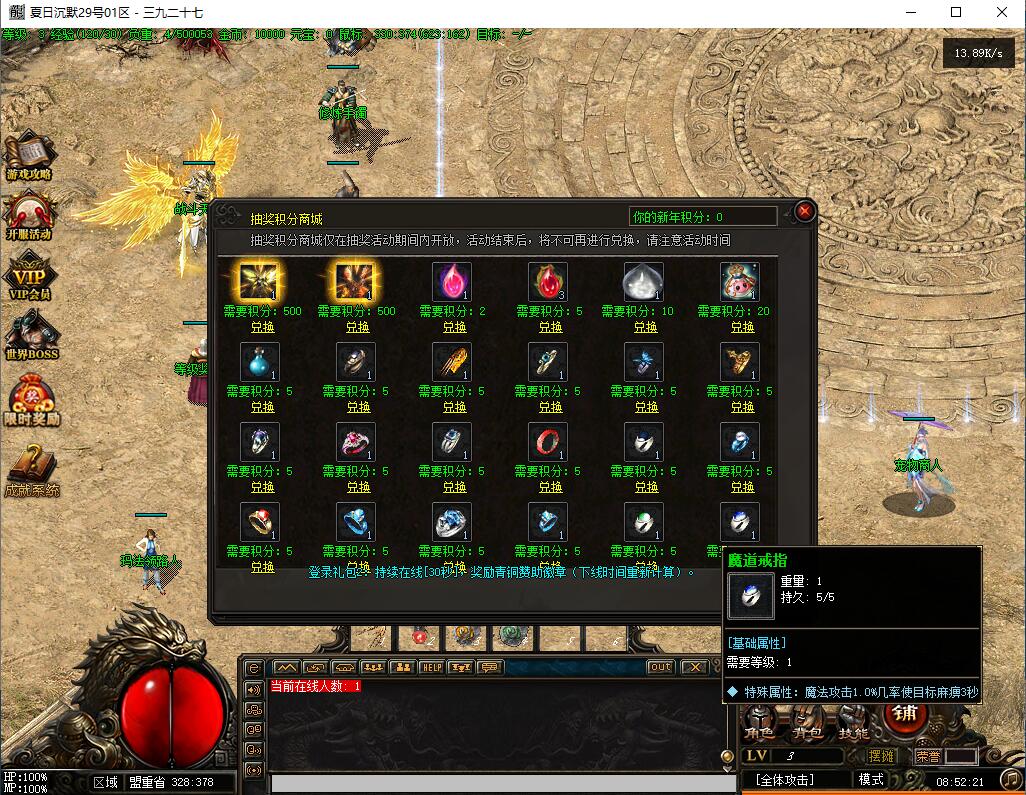Viewport: 1026px width, 795px height.
Task: Open the 限时奖励 timed rewards
Action: pos(31,400)
